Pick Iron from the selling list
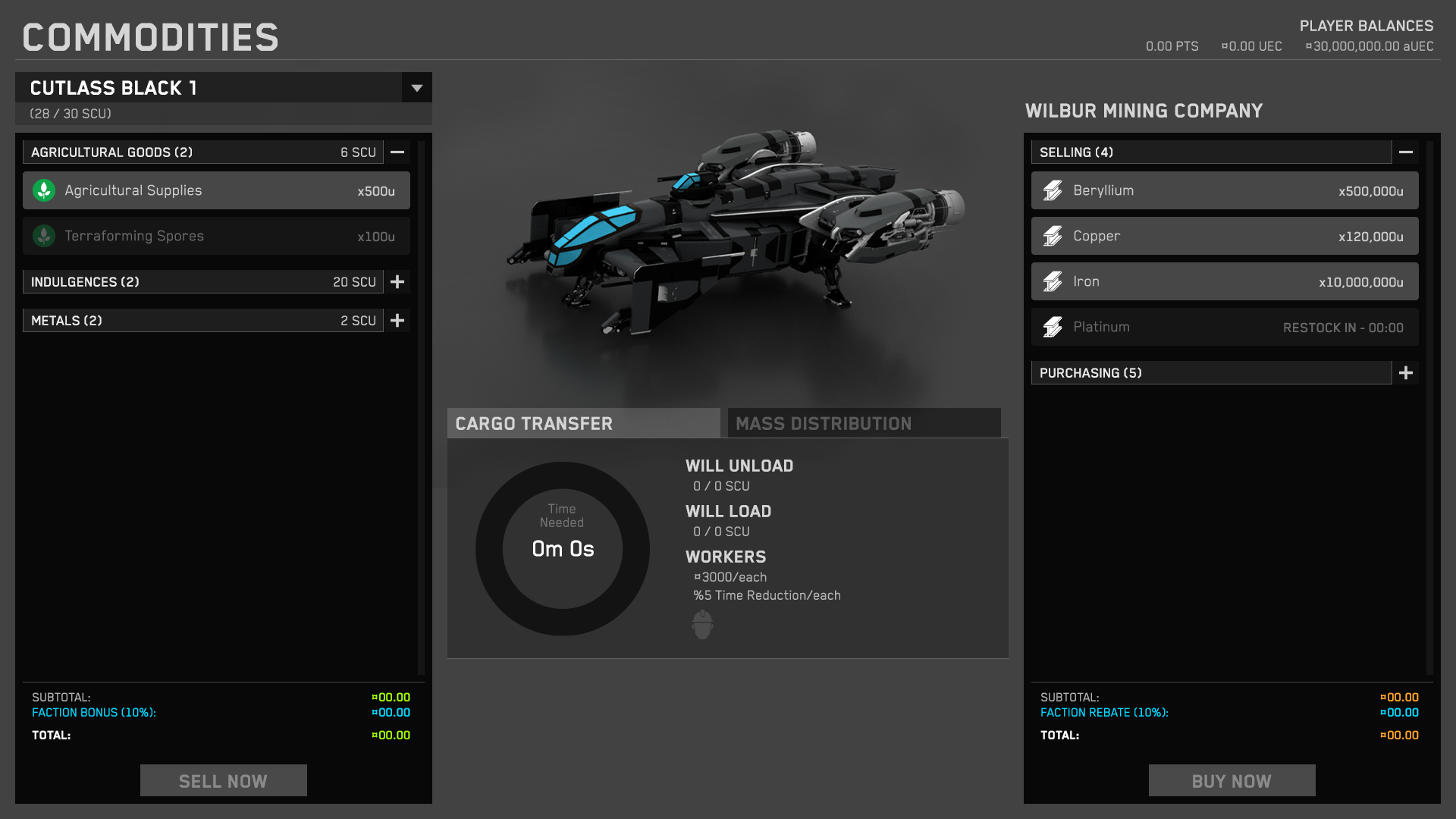 point(1224,281)
